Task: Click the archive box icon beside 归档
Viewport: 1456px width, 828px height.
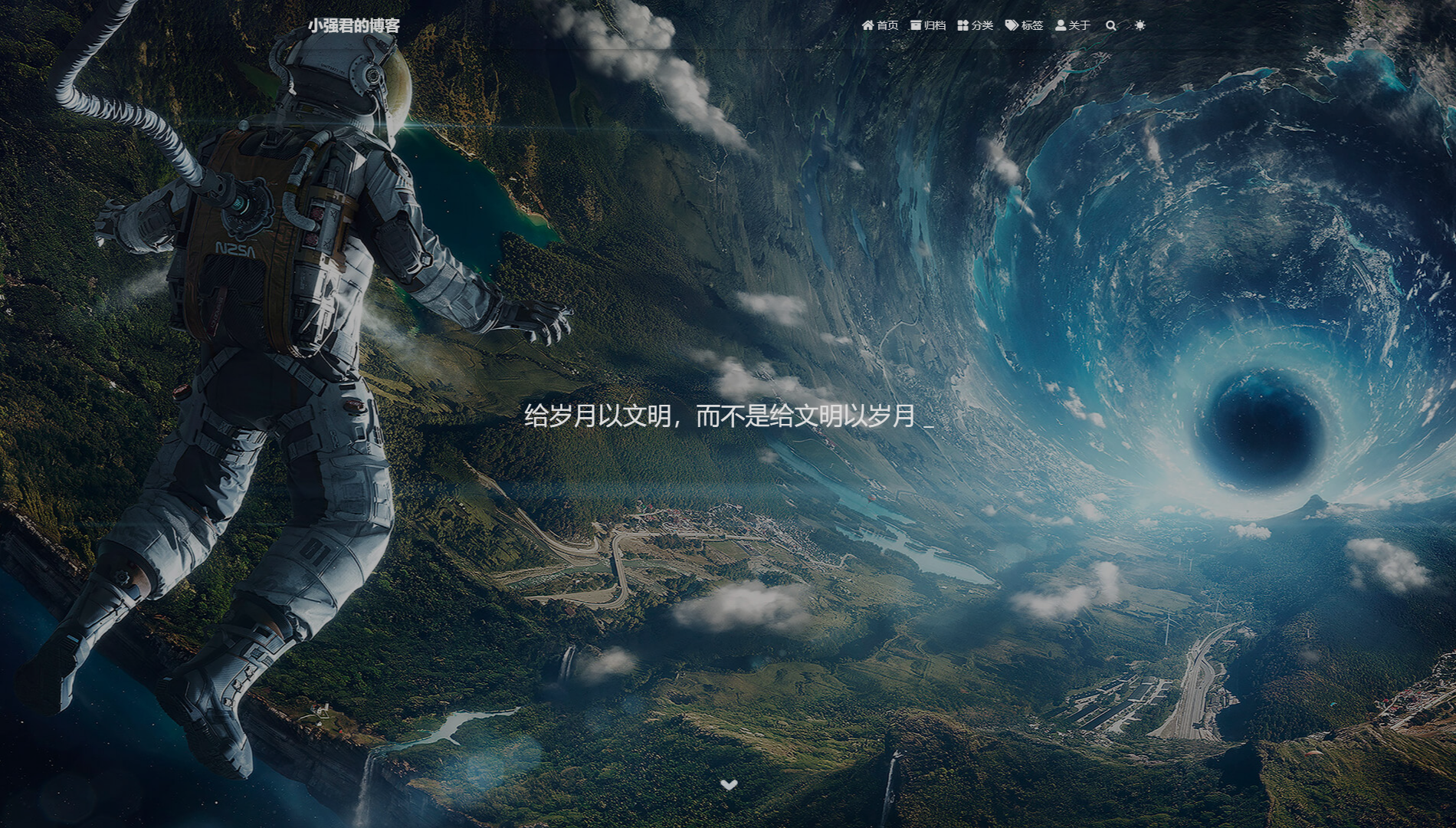Action: (917, 25)
